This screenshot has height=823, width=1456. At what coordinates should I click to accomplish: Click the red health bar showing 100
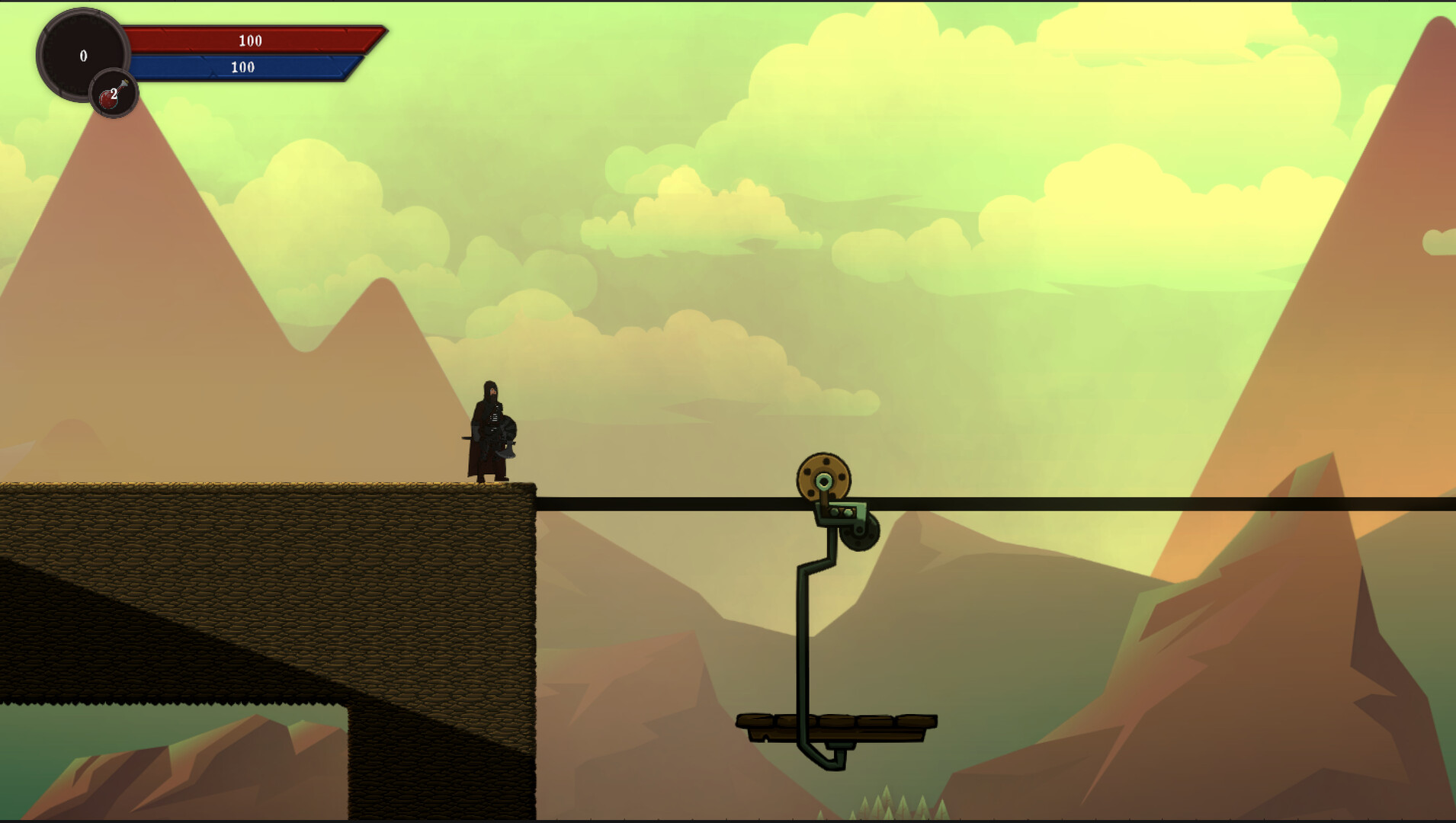(252, 41)
